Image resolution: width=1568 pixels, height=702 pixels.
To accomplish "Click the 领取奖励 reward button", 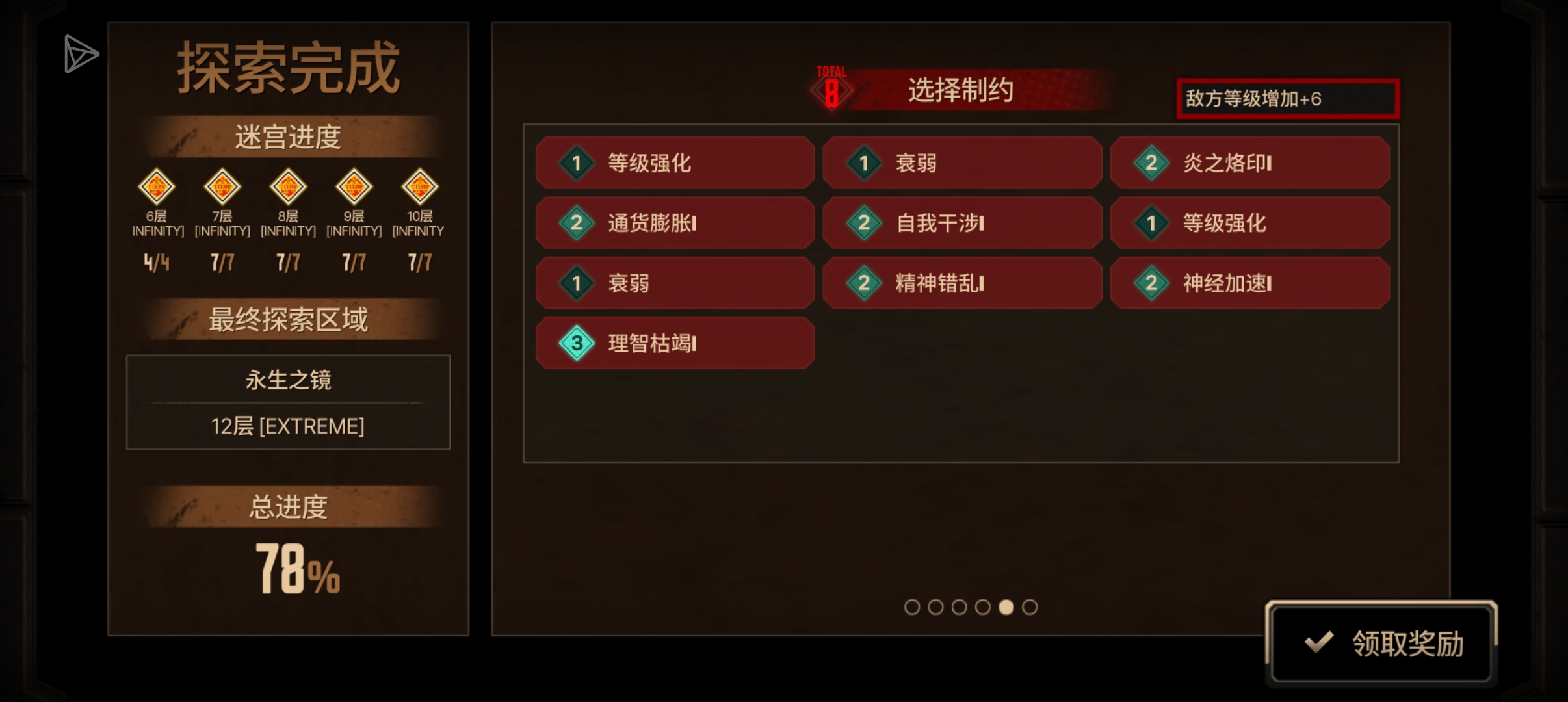I will click(x=1383, y=642).
